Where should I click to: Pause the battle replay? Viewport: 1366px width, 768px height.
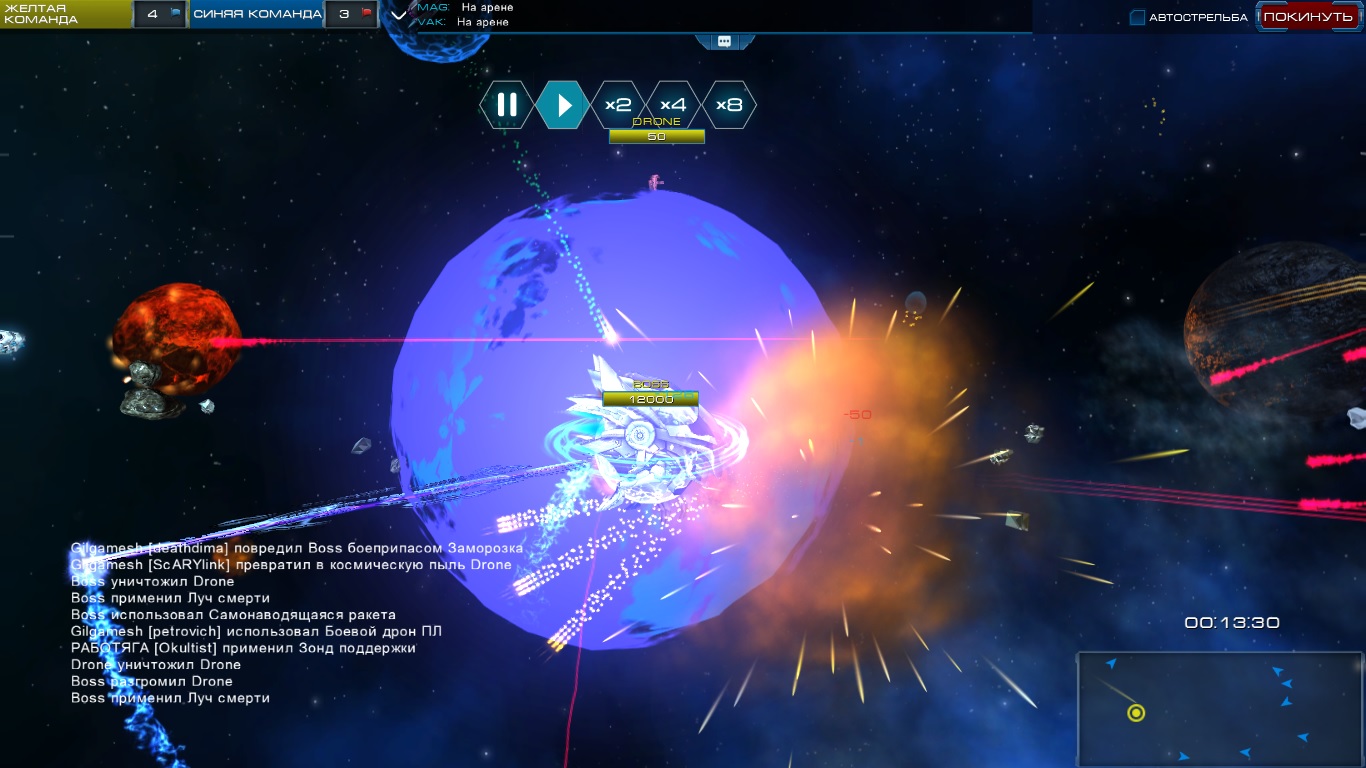(x=507, y=105)
